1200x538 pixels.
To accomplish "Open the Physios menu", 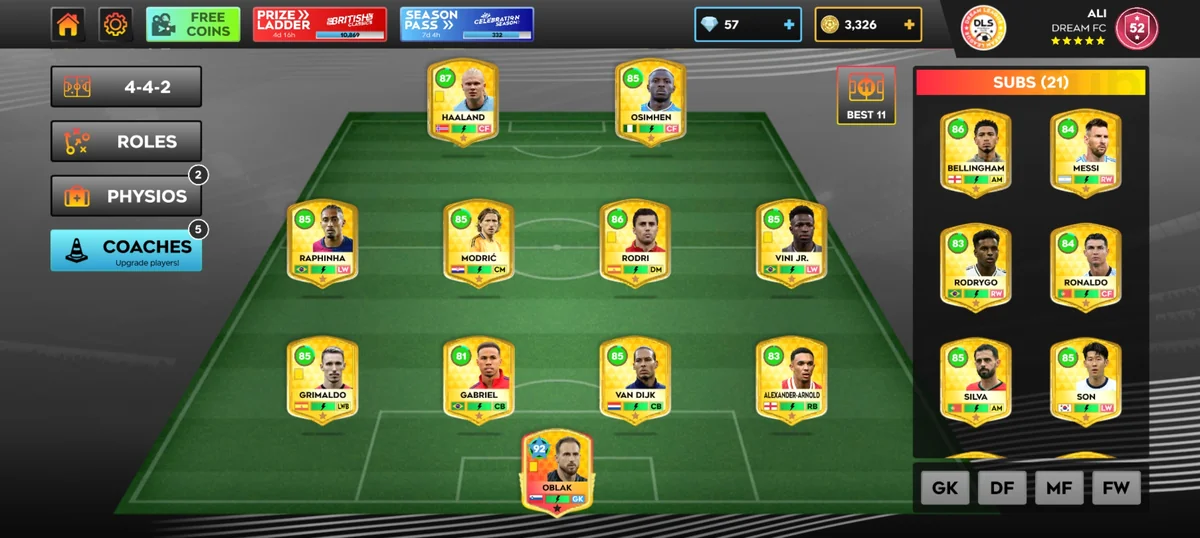I will 127,196.
